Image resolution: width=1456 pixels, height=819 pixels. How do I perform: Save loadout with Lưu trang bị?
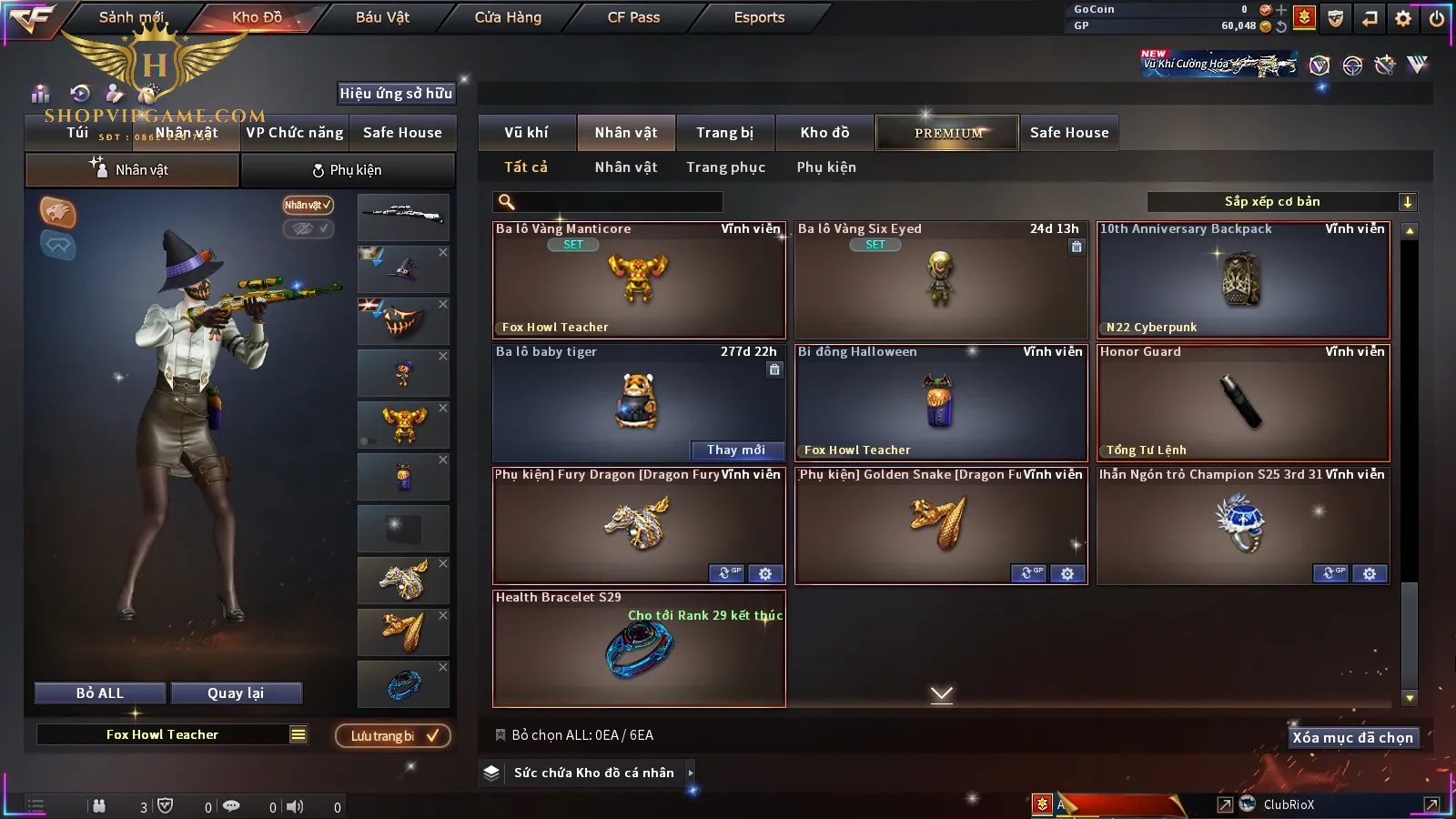point(393,736)
